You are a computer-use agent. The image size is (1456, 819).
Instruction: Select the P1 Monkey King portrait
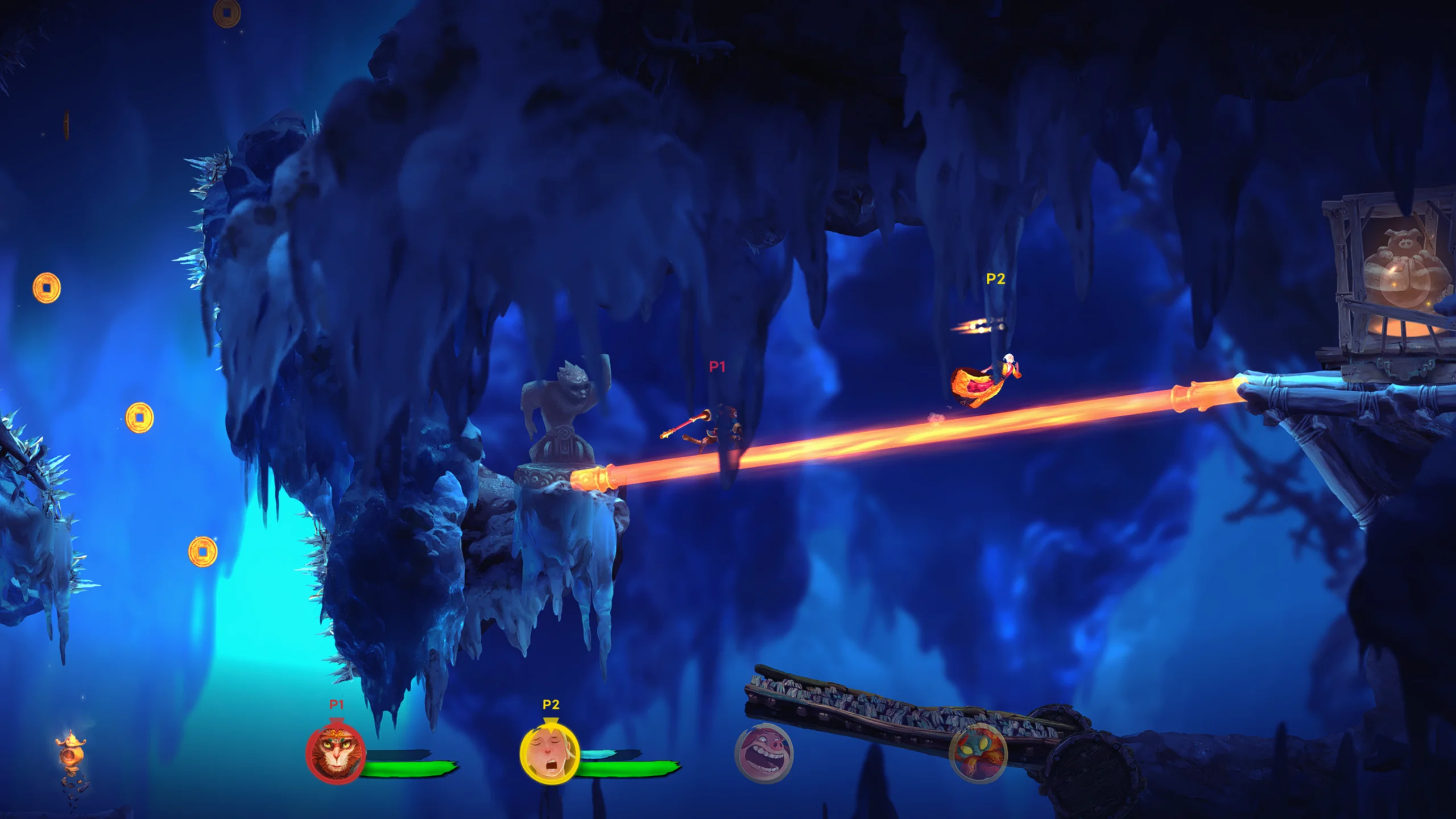point(336,754)
